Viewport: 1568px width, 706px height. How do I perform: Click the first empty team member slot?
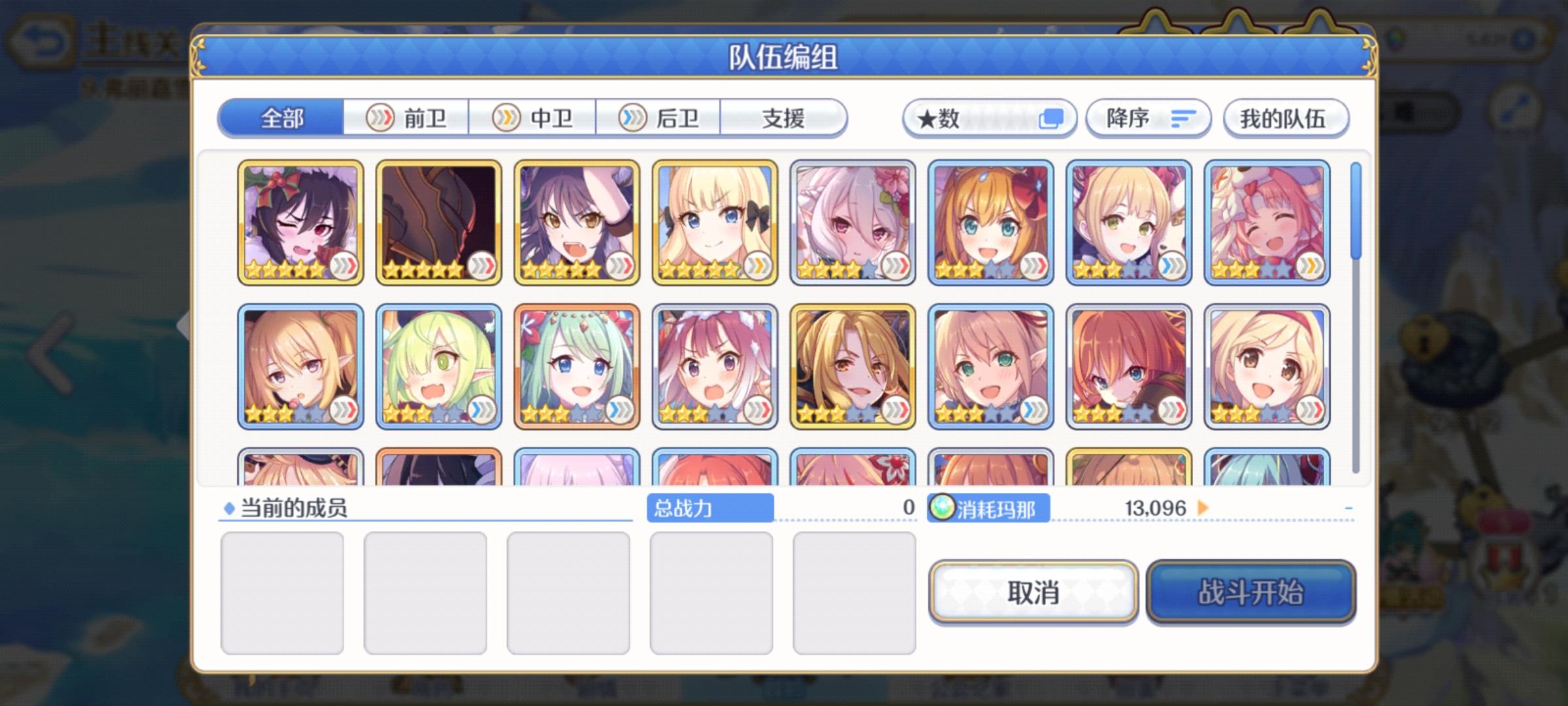pos(284,590)
